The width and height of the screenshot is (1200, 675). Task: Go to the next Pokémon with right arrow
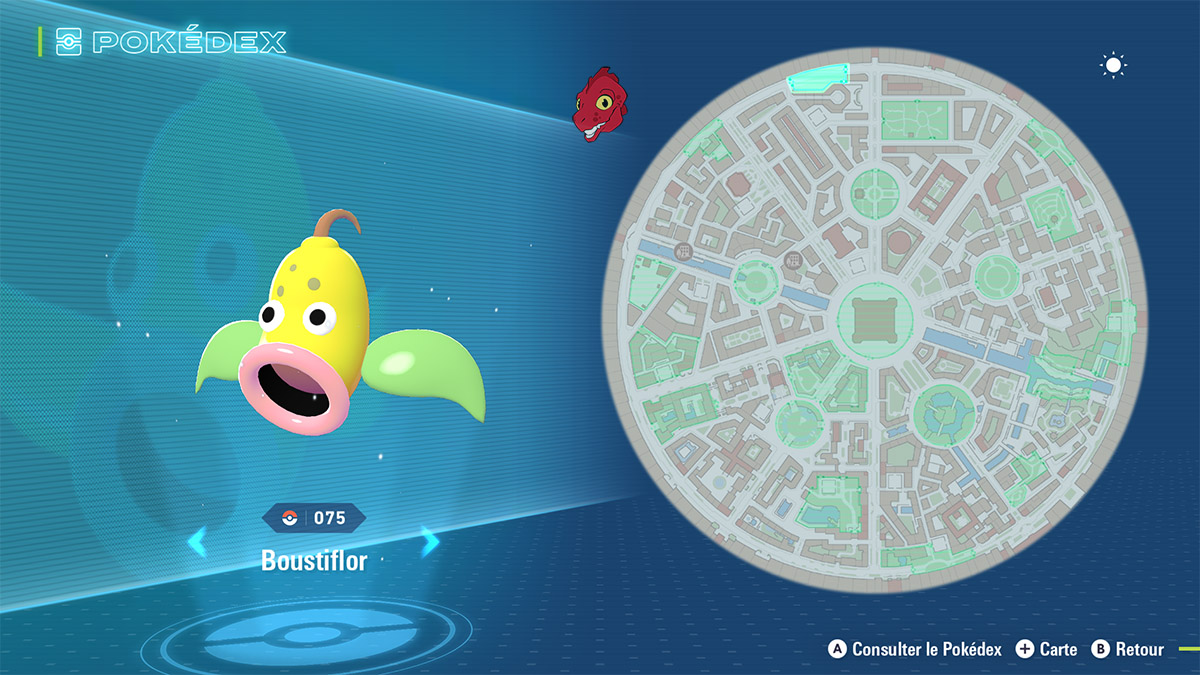click(430, 542)
